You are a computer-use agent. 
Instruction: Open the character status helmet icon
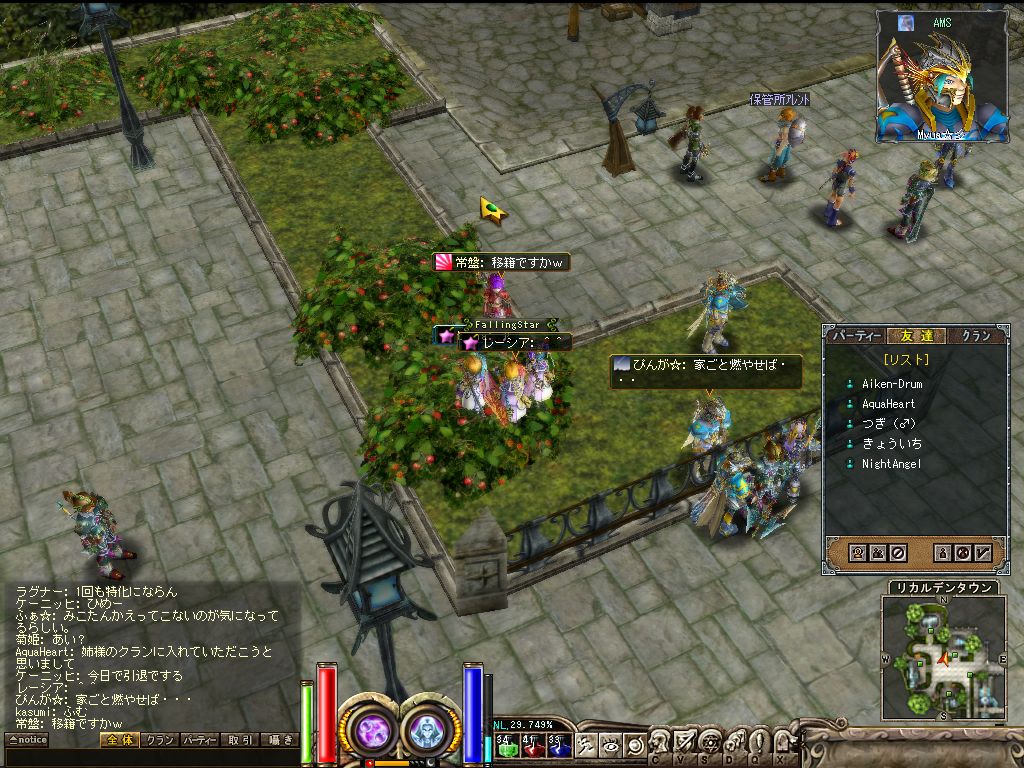[x=659, y=742]
